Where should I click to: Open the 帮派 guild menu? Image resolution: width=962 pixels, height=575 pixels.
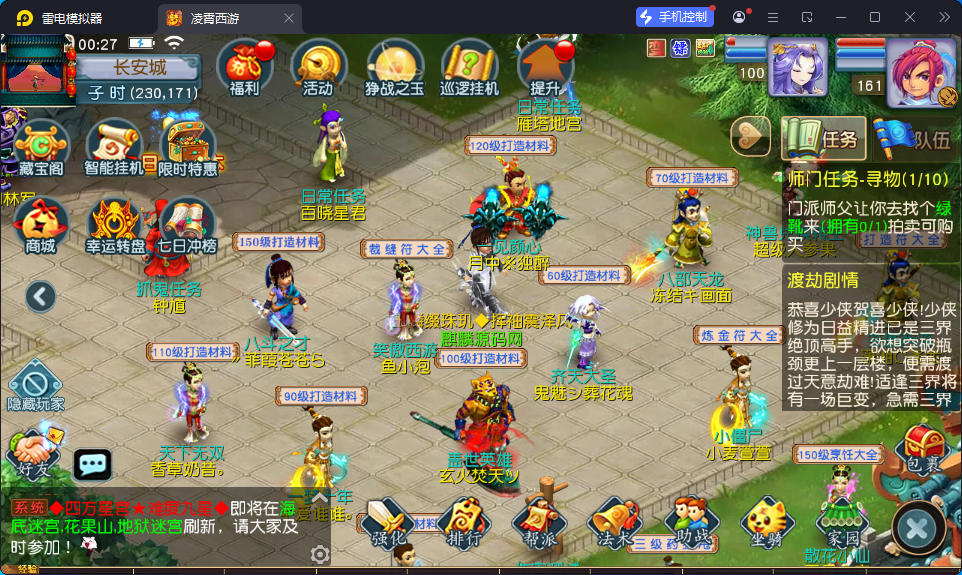click(x=535, y=523)
